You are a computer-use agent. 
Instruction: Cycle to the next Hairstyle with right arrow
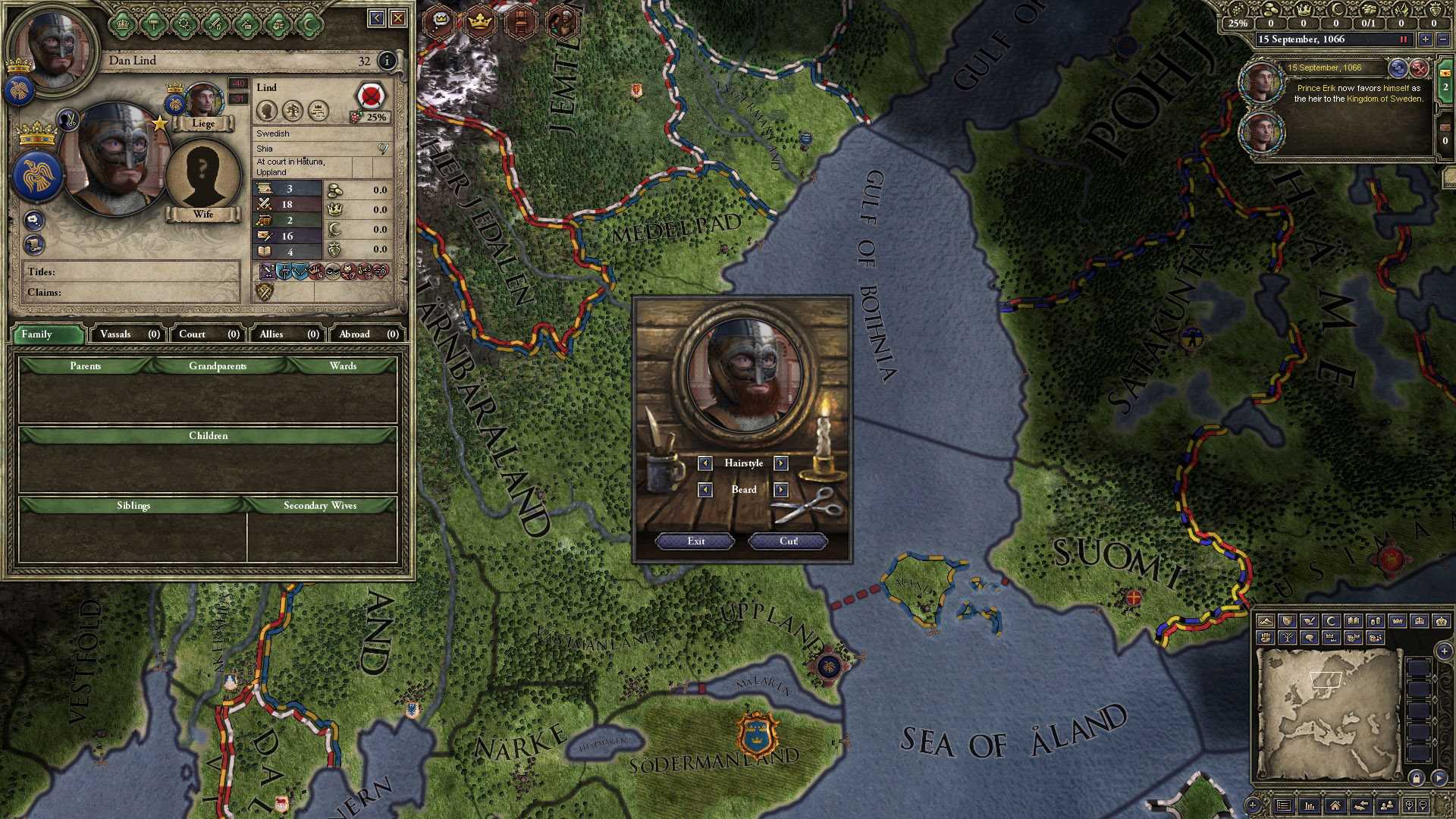pyautogui.click(x=782, y=463)
